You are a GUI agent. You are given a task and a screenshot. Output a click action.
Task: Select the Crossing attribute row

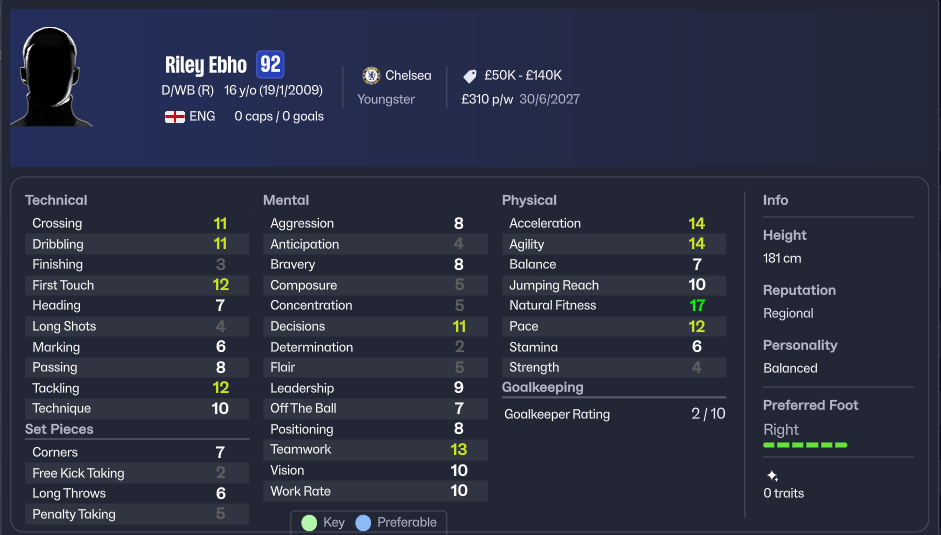[136, 224]
